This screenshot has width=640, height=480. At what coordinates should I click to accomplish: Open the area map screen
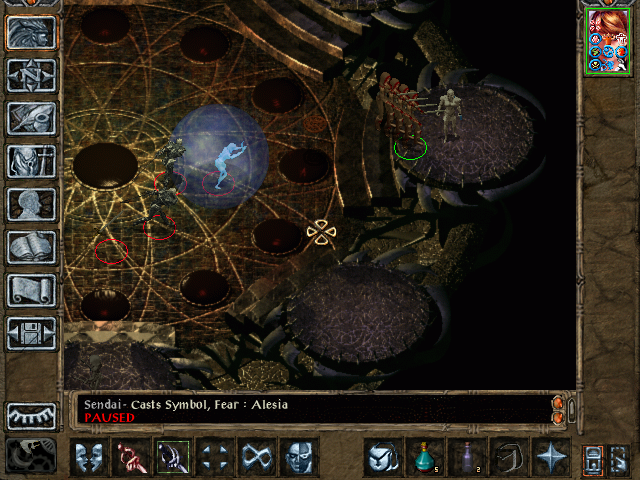tap(32, 75)
